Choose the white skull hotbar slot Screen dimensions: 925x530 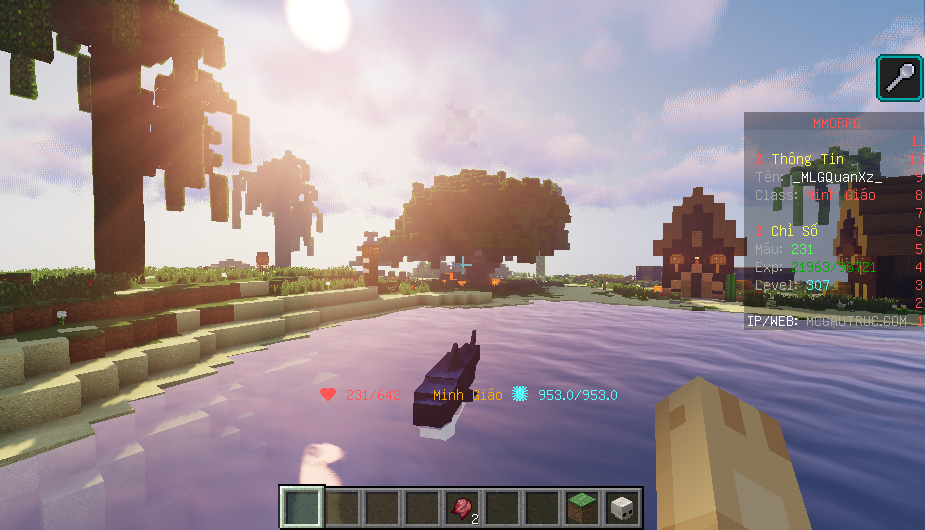point(622,507)
